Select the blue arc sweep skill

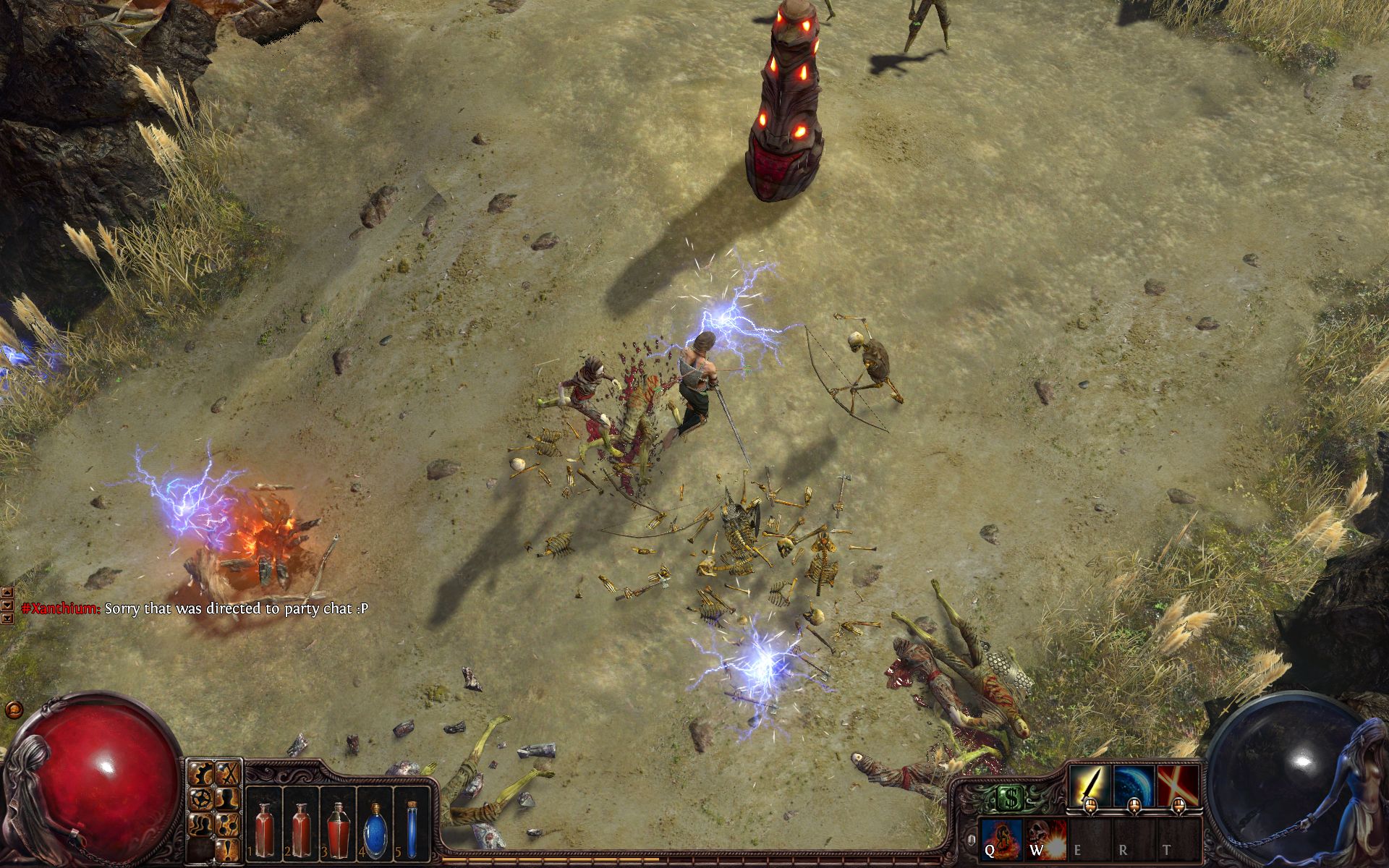[x=1133, y=786]
